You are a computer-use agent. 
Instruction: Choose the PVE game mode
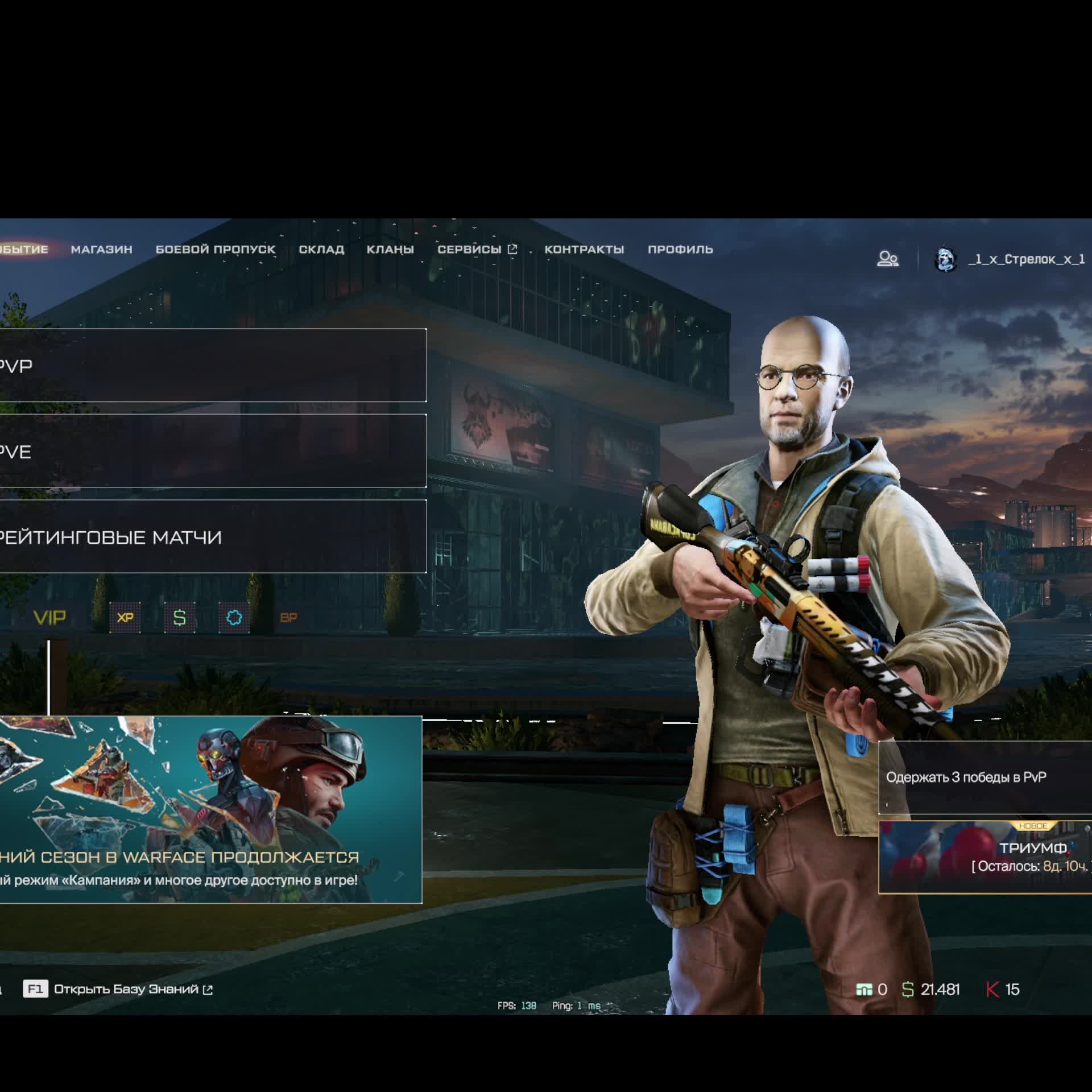click(x=213, y=451)
